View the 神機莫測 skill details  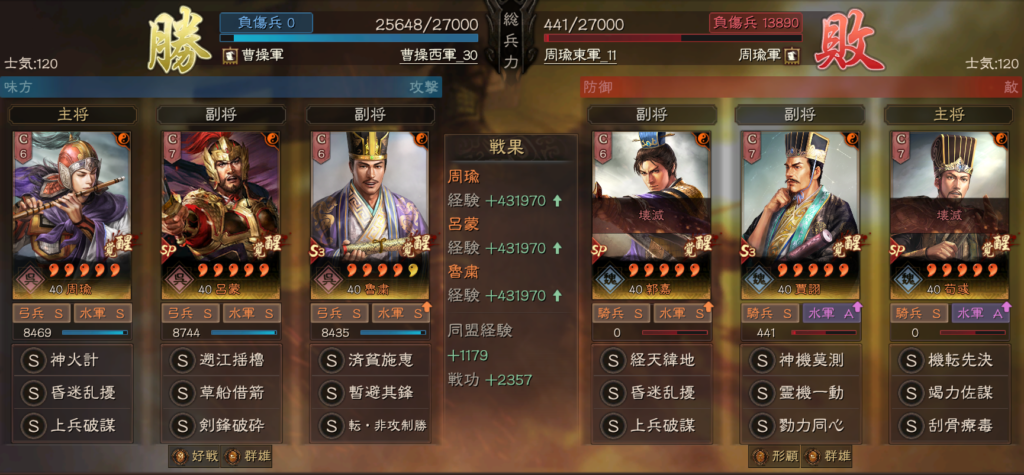(x=800, y=359)
